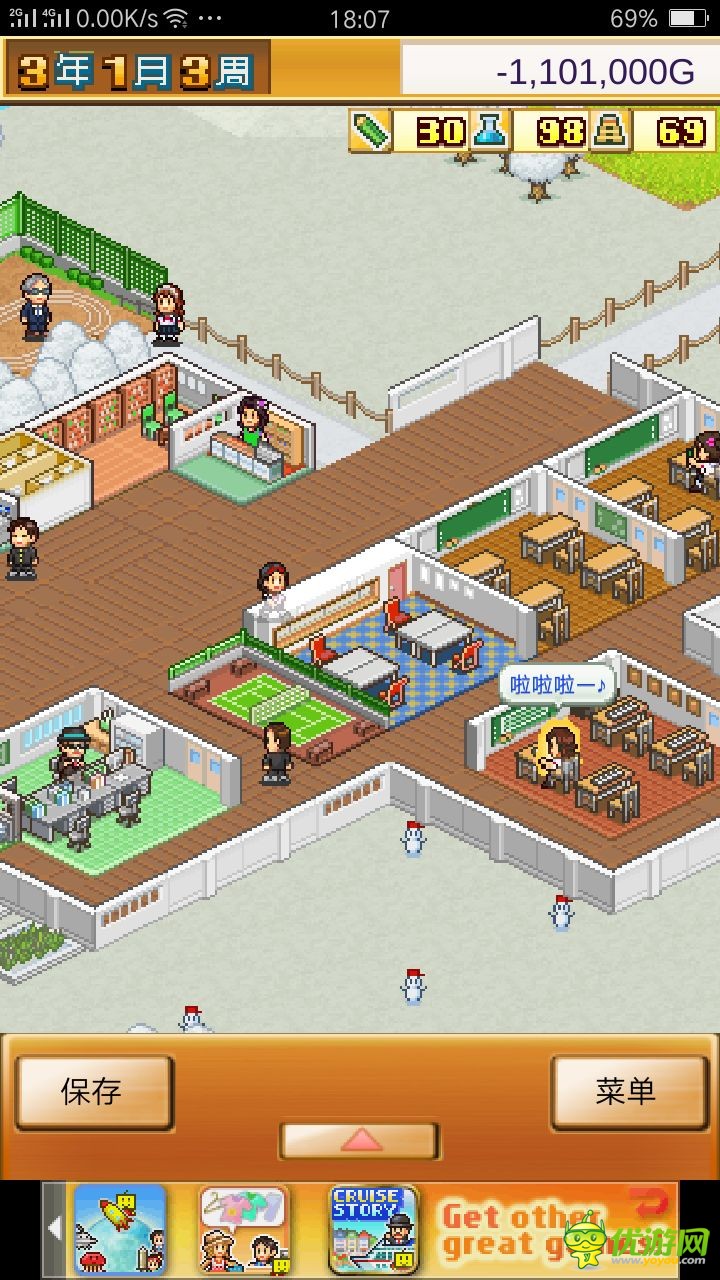Open the 菜单 menu

[628, 1092]
